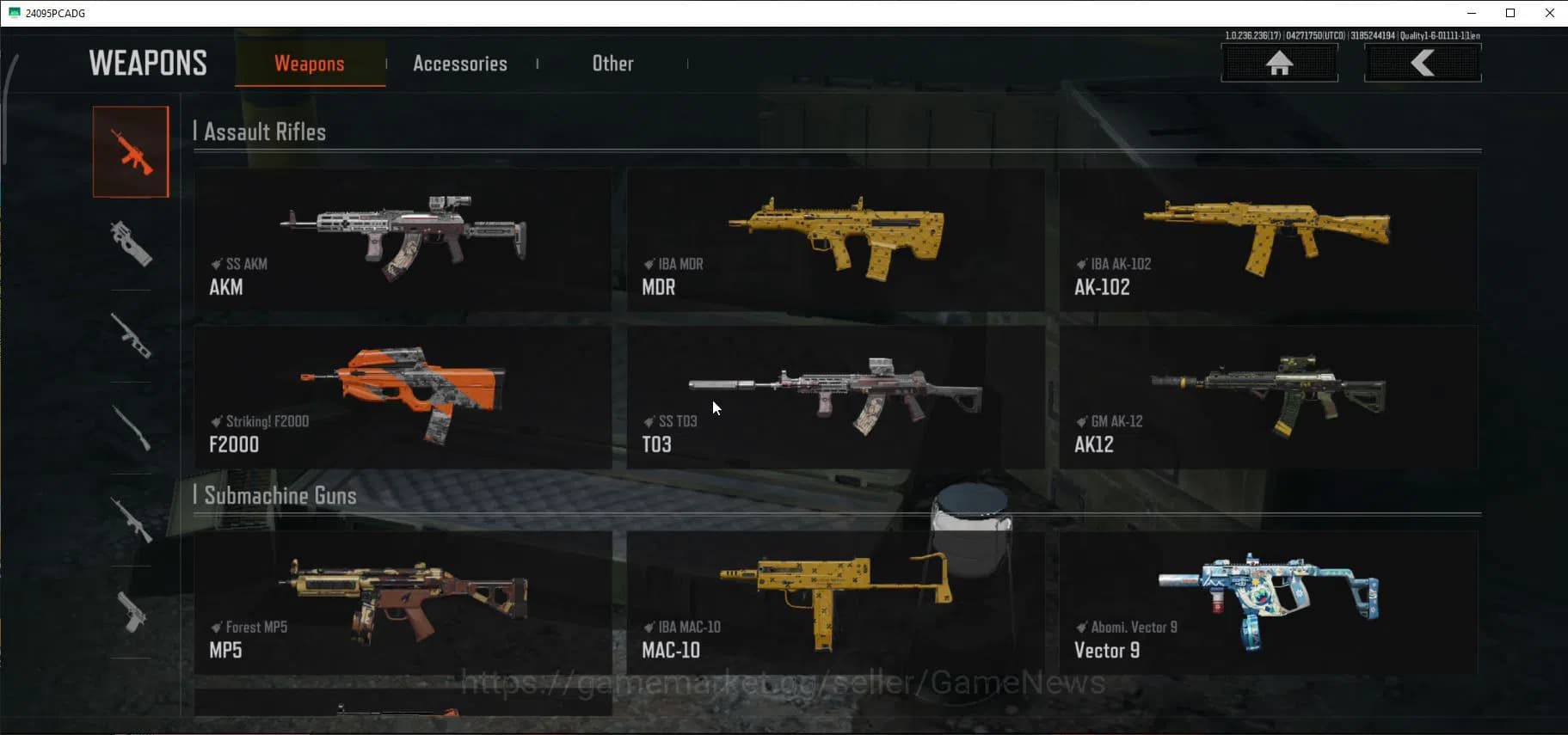Click the 24095PCADG title bar icon
The height and width of the screenshot is (735, 1568).
[x=12, y=12]
